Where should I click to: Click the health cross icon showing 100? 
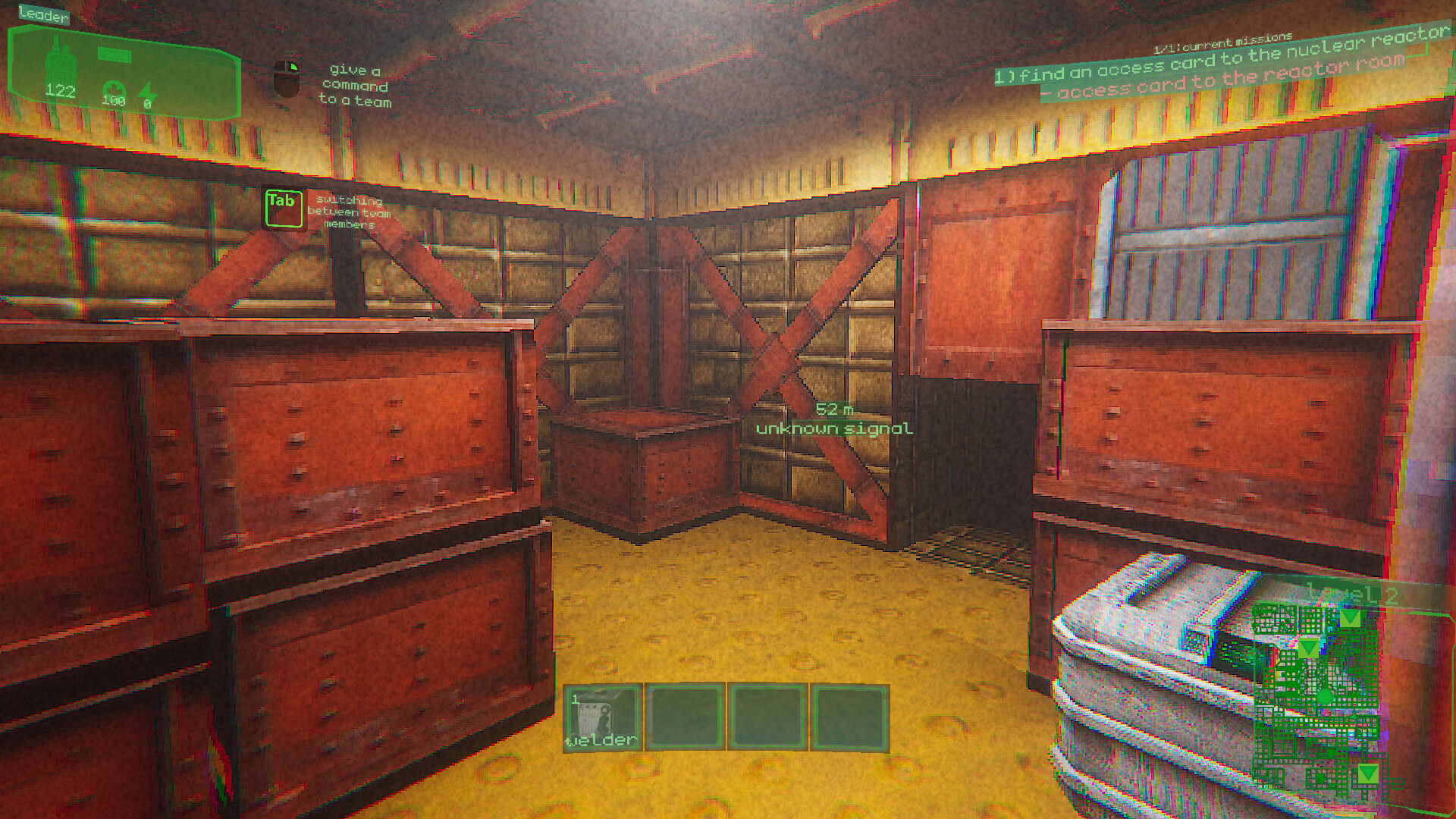115,87
